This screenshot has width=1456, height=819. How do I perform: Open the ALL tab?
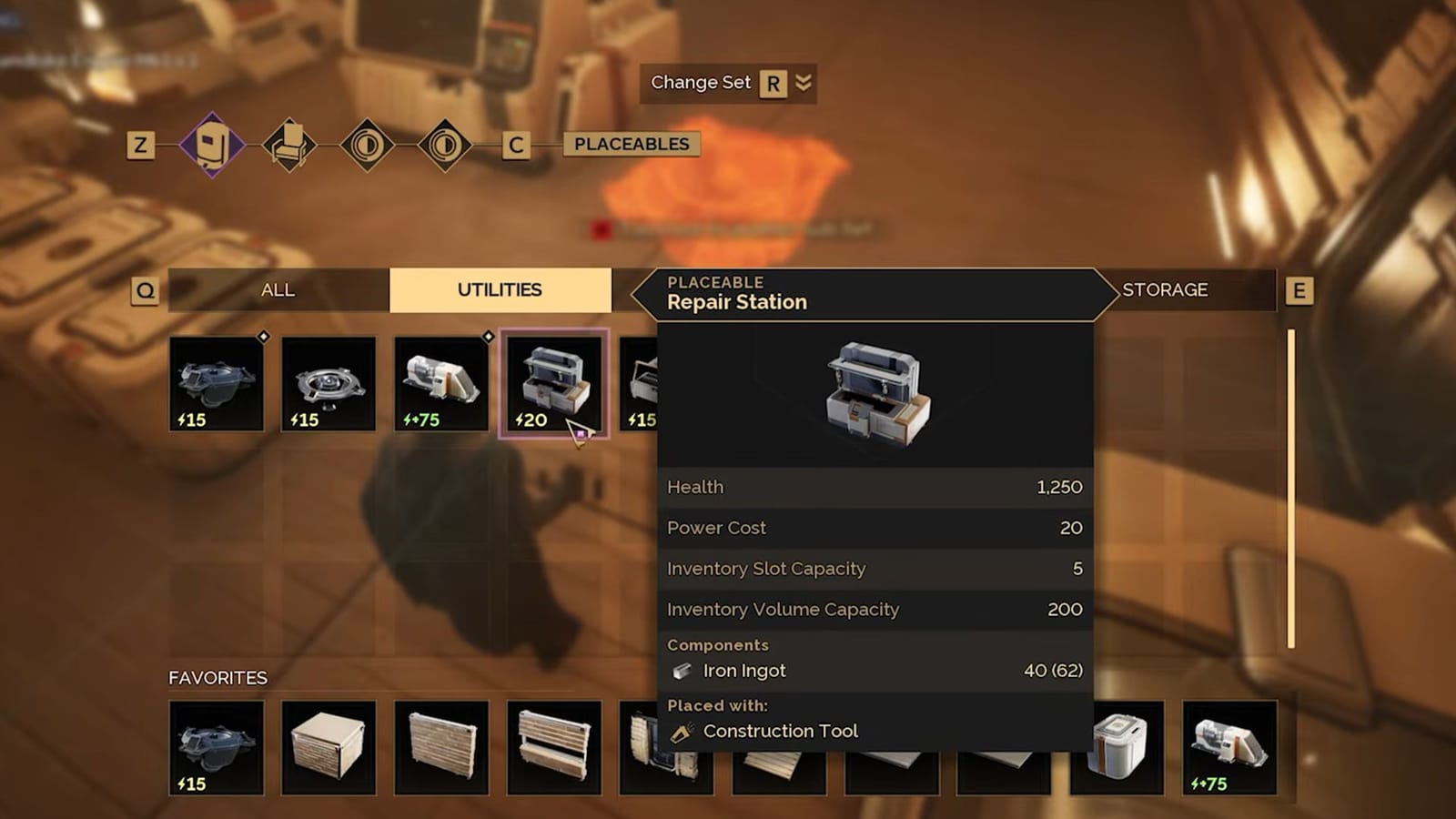tap(278, 289)
